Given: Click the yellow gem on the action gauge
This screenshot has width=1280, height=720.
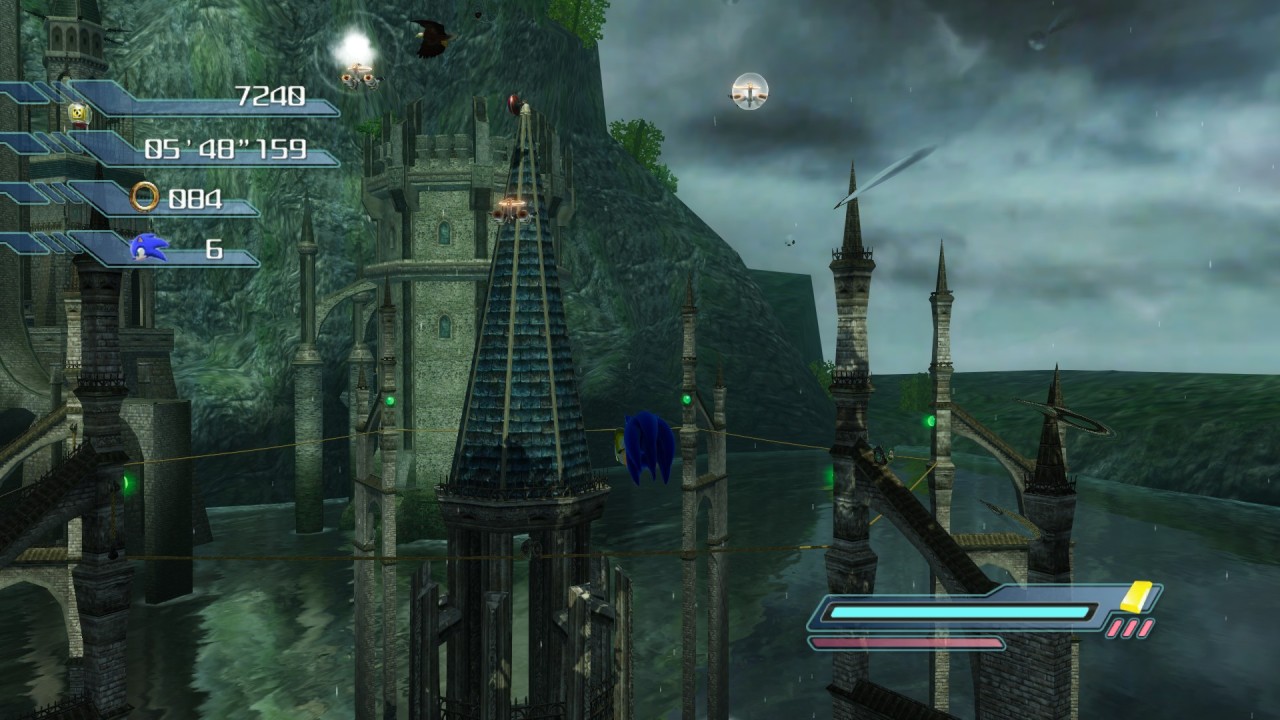Looking at the screenshot, I should coord(1136,596).
